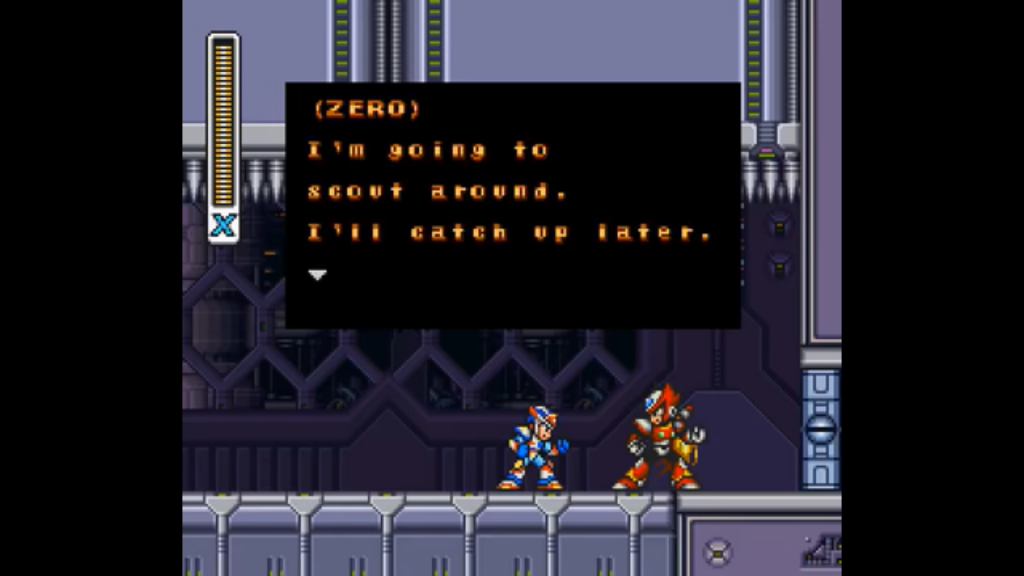Advance Zero's dialogue with the white arrow
The image size is (1024, 576).
click(317, 275)
